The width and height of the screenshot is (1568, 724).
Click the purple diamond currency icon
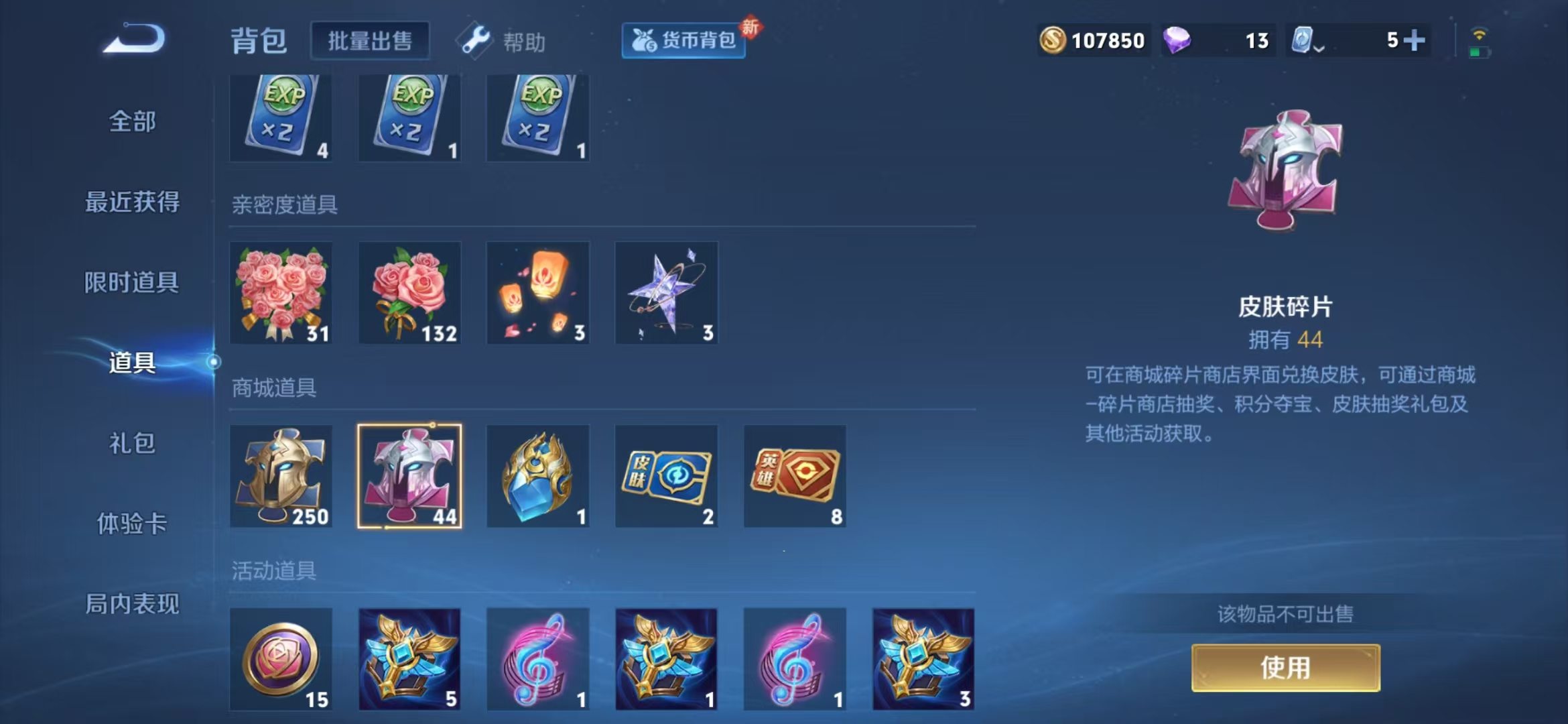click(1177, 40)
